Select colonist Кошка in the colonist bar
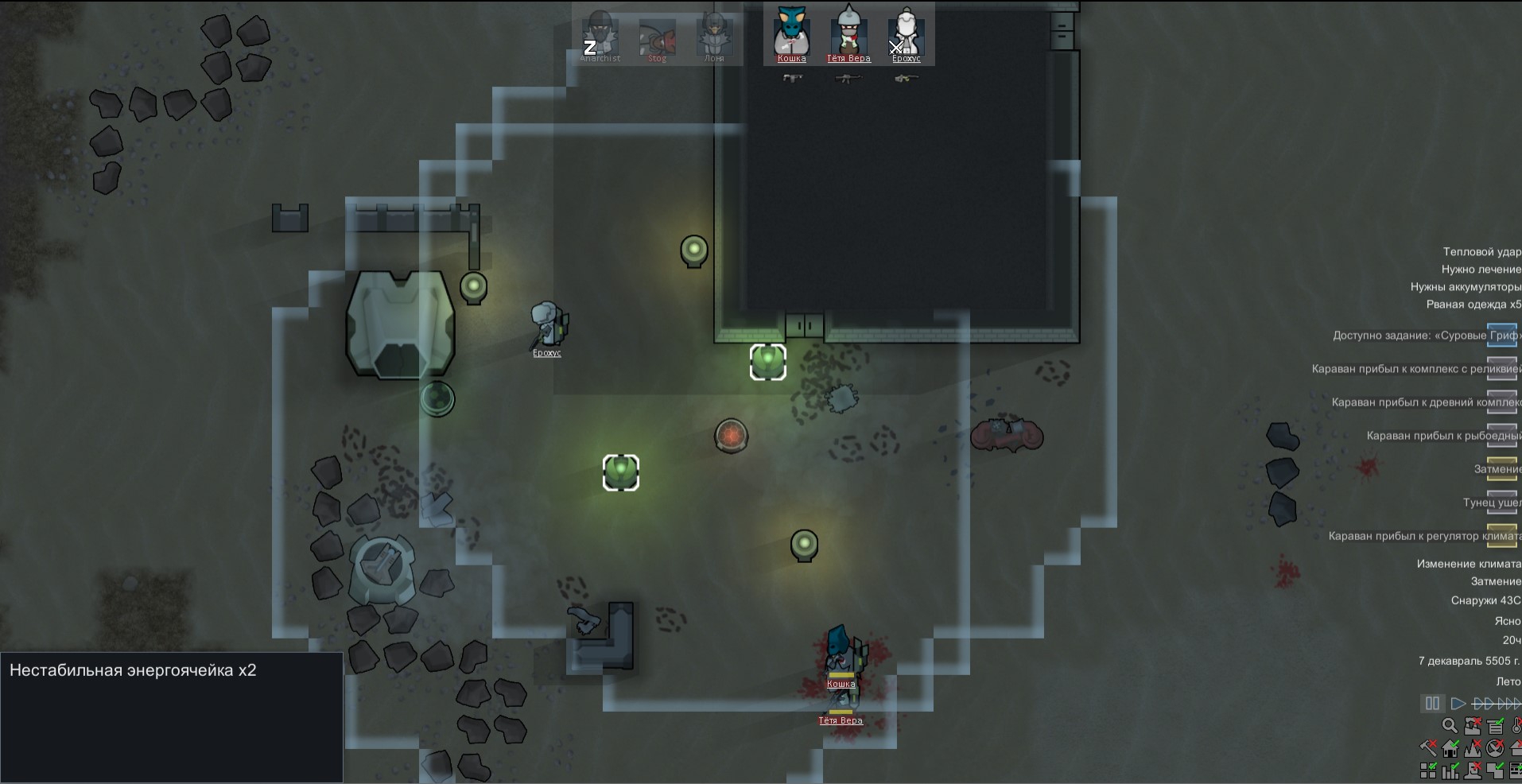 pos(791,35)
